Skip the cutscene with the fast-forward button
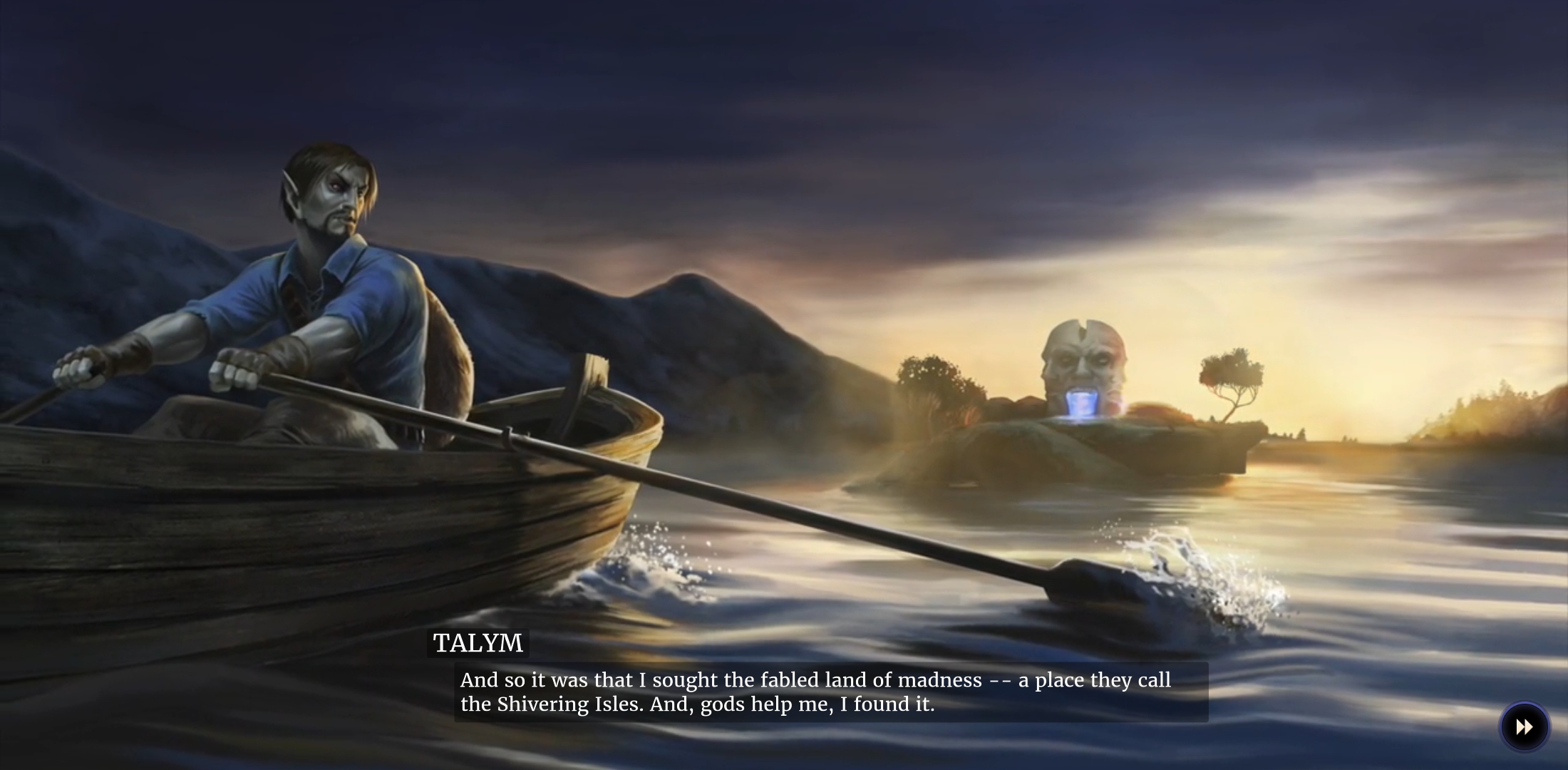The image size is (1568, 770). point(1524,727)
